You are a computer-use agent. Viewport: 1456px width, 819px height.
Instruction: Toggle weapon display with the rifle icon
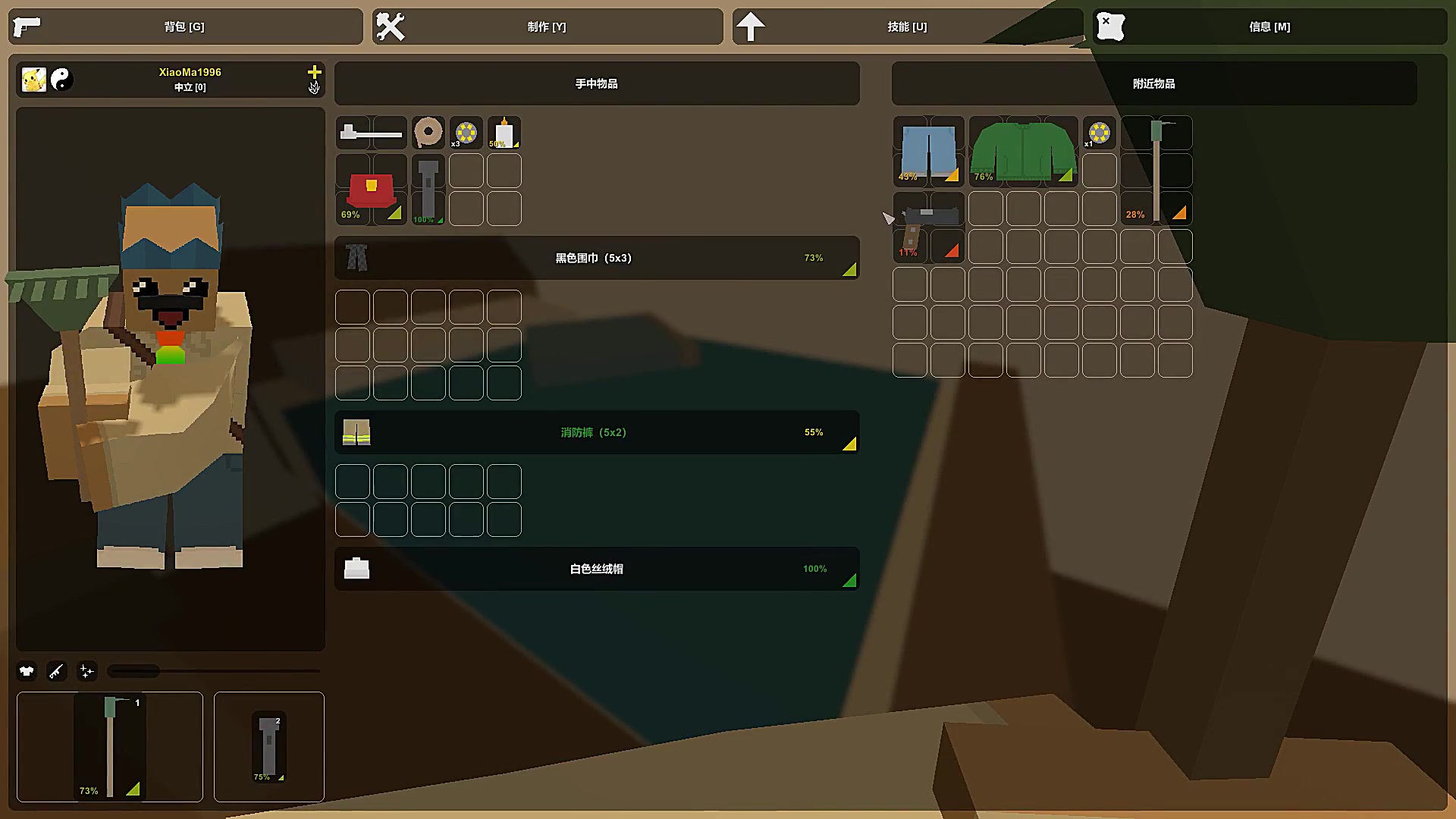tap(57, 670)
